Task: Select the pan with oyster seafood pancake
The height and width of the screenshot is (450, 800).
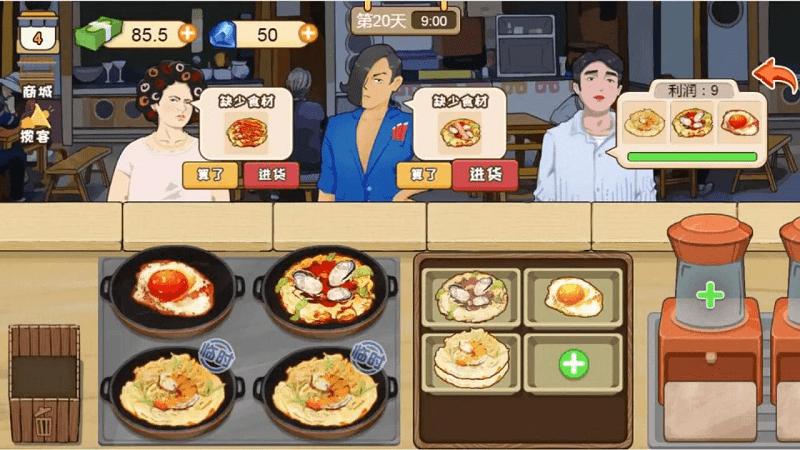Action: click(324, 288)
